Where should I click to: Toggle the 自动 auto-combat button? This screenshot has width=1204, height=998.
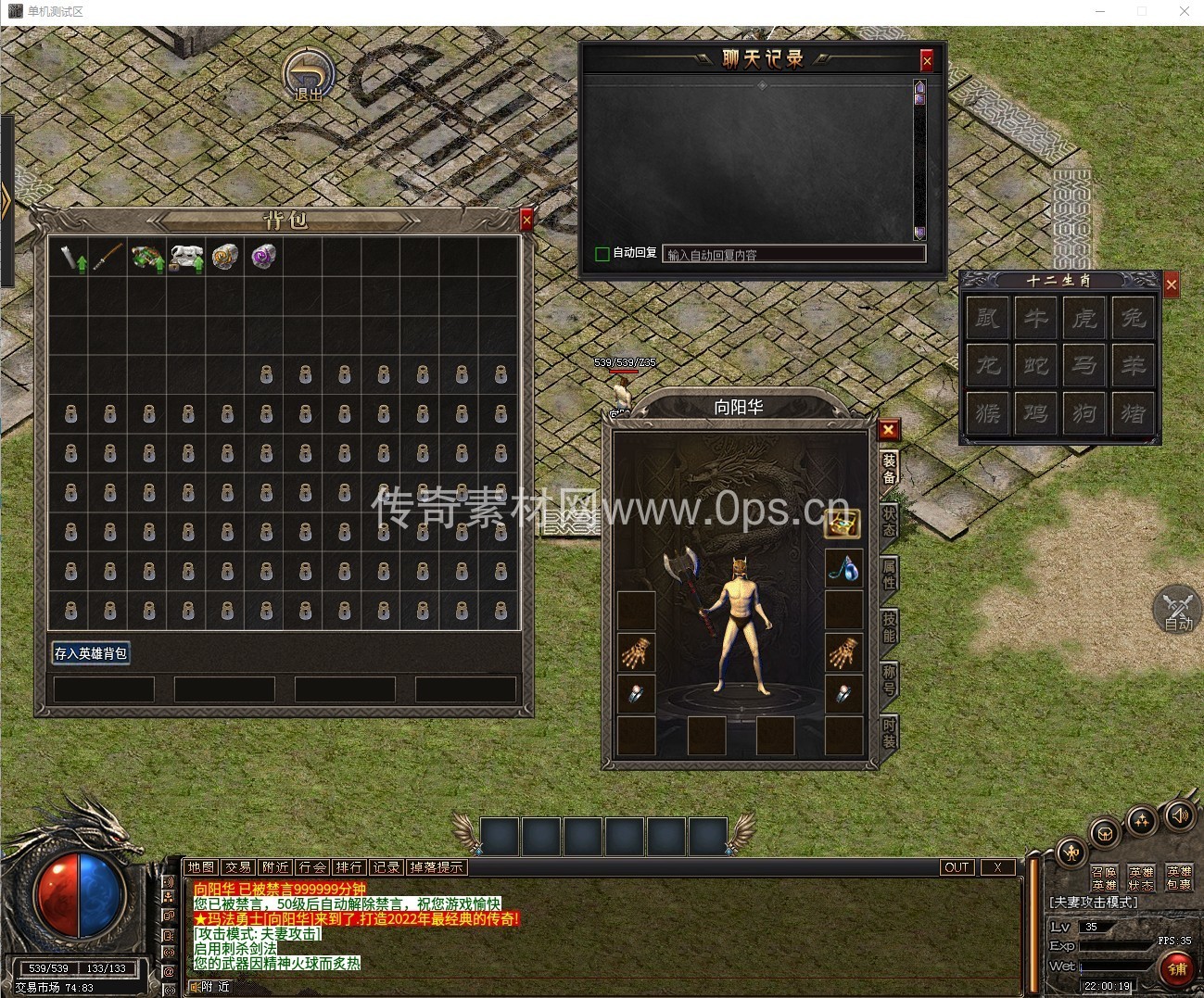tap(1177, 610)
